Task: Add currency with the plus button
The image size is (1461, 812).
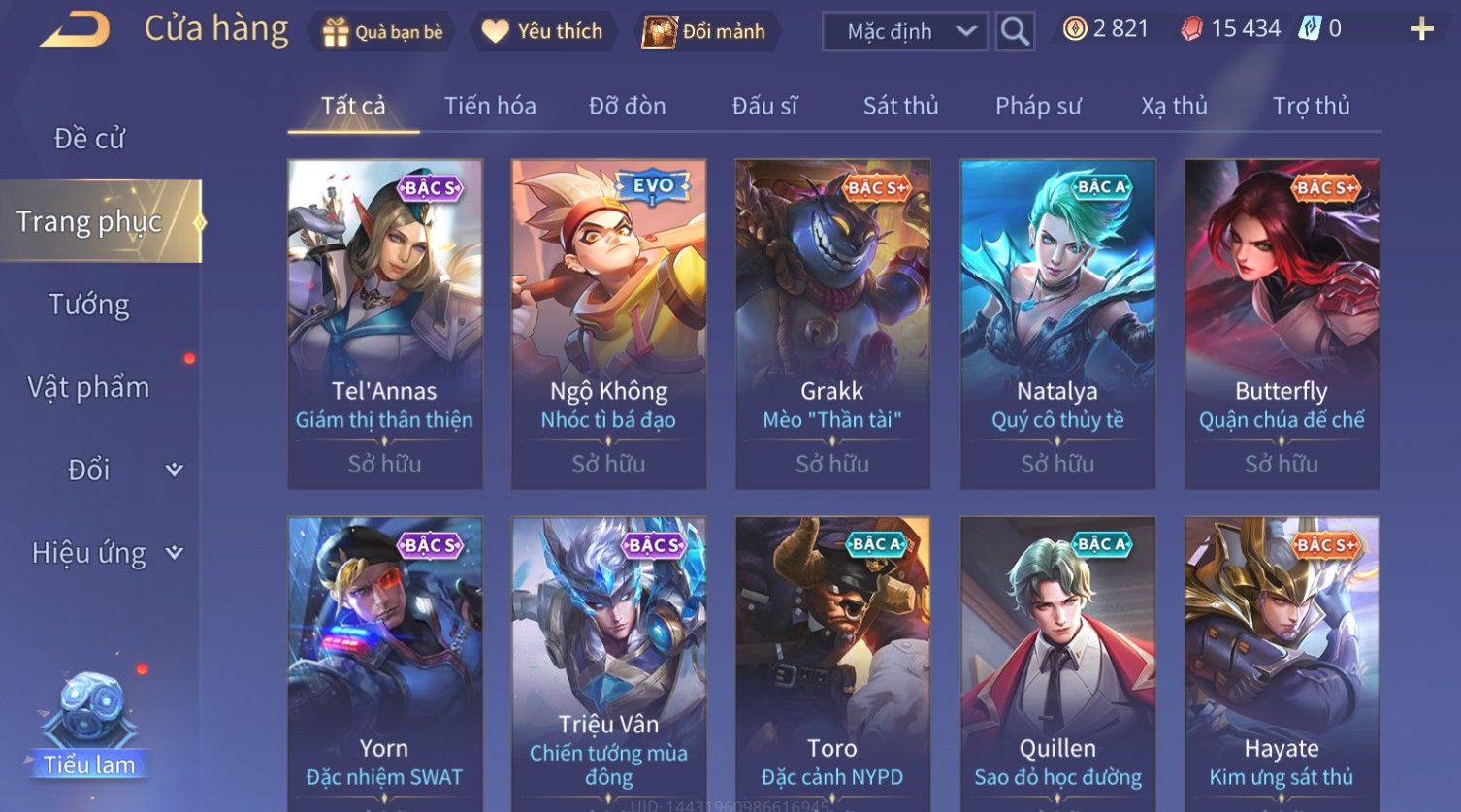Action: (x=1421, y=29)
